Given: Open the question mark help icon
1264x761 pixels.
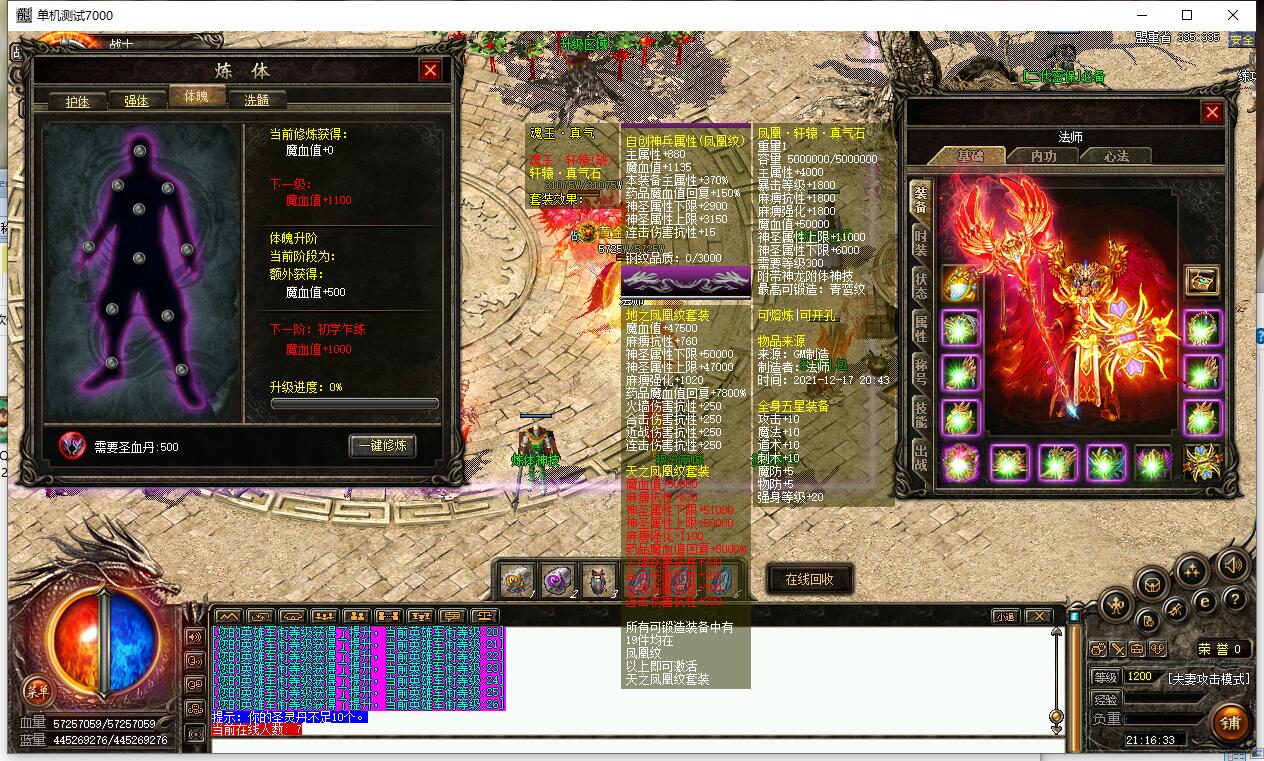Looking at the screenshot, I should (x=1235, y=599).
